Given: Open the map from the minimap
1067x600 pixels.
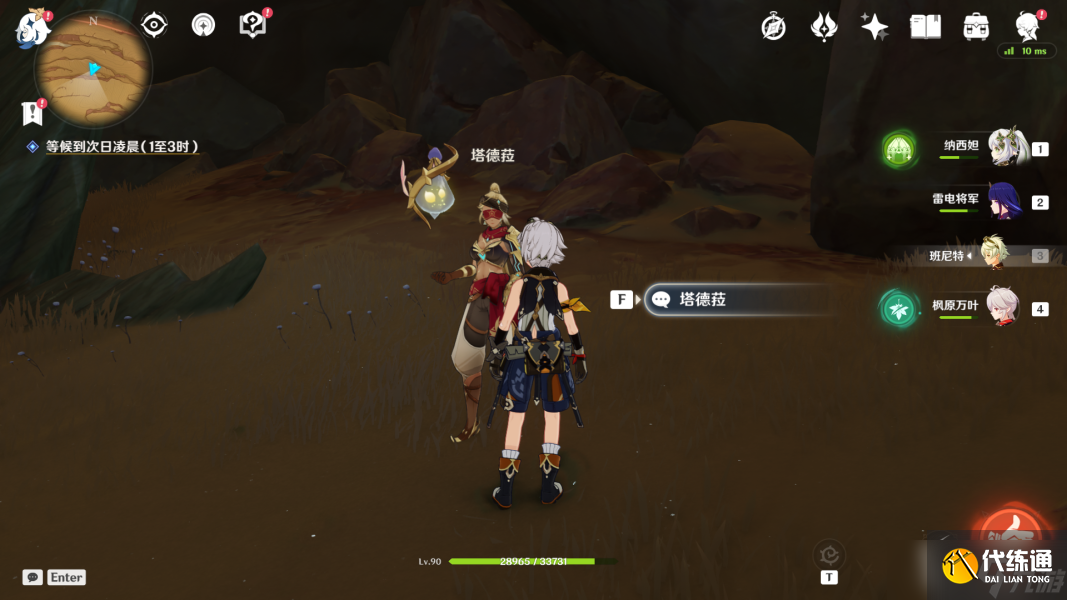Looking at the screenshot, I should pos(92,69).
